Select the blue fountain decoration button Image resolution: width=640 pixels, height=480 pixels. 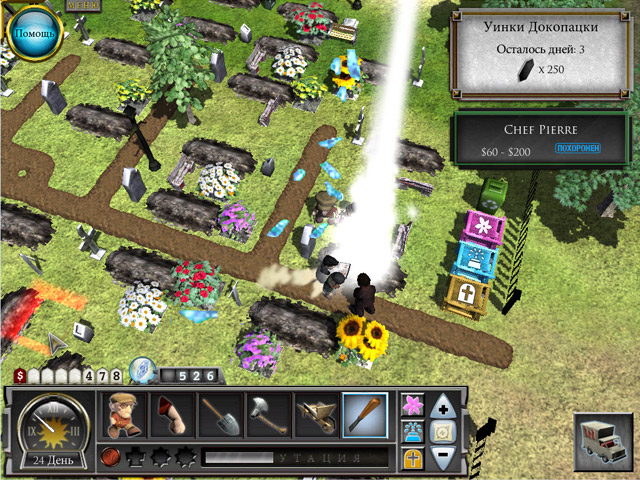click(412, 431)
